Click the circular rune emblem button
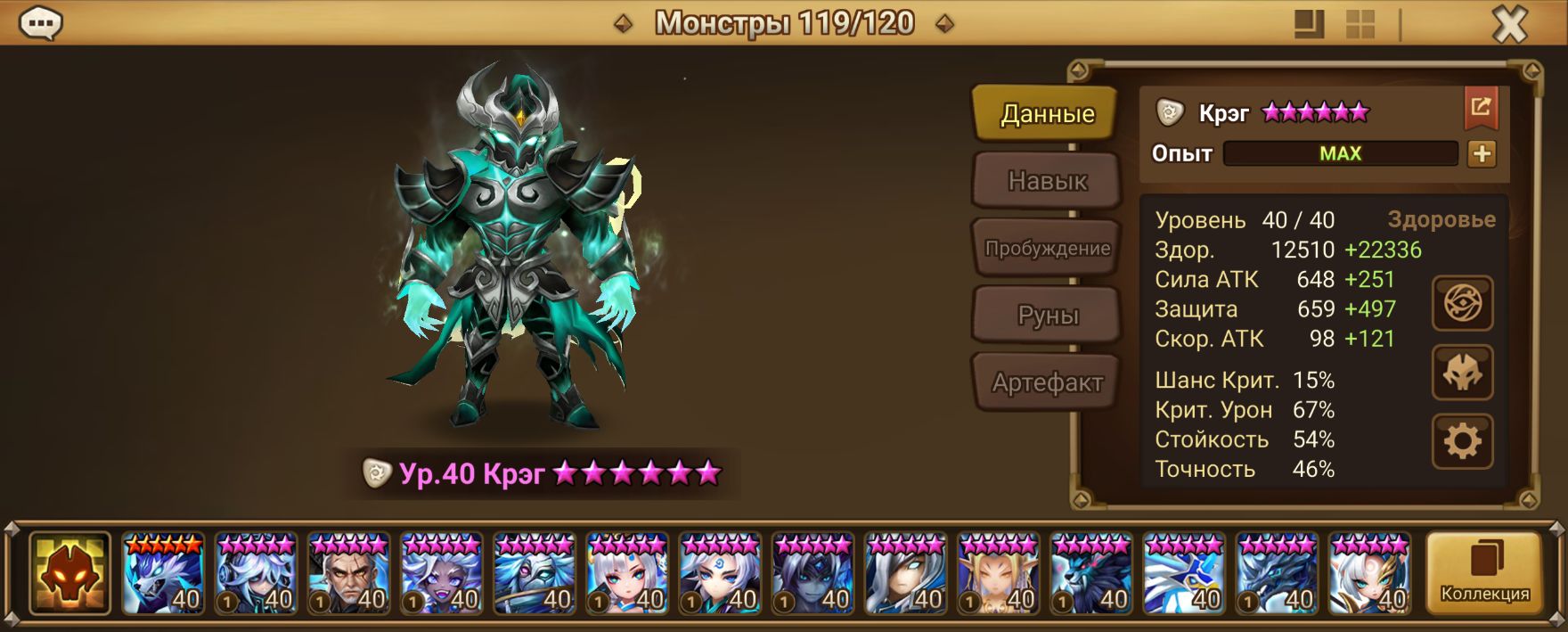The height and width of the screenshot is (632, 1568). [x=1462, y=304]
